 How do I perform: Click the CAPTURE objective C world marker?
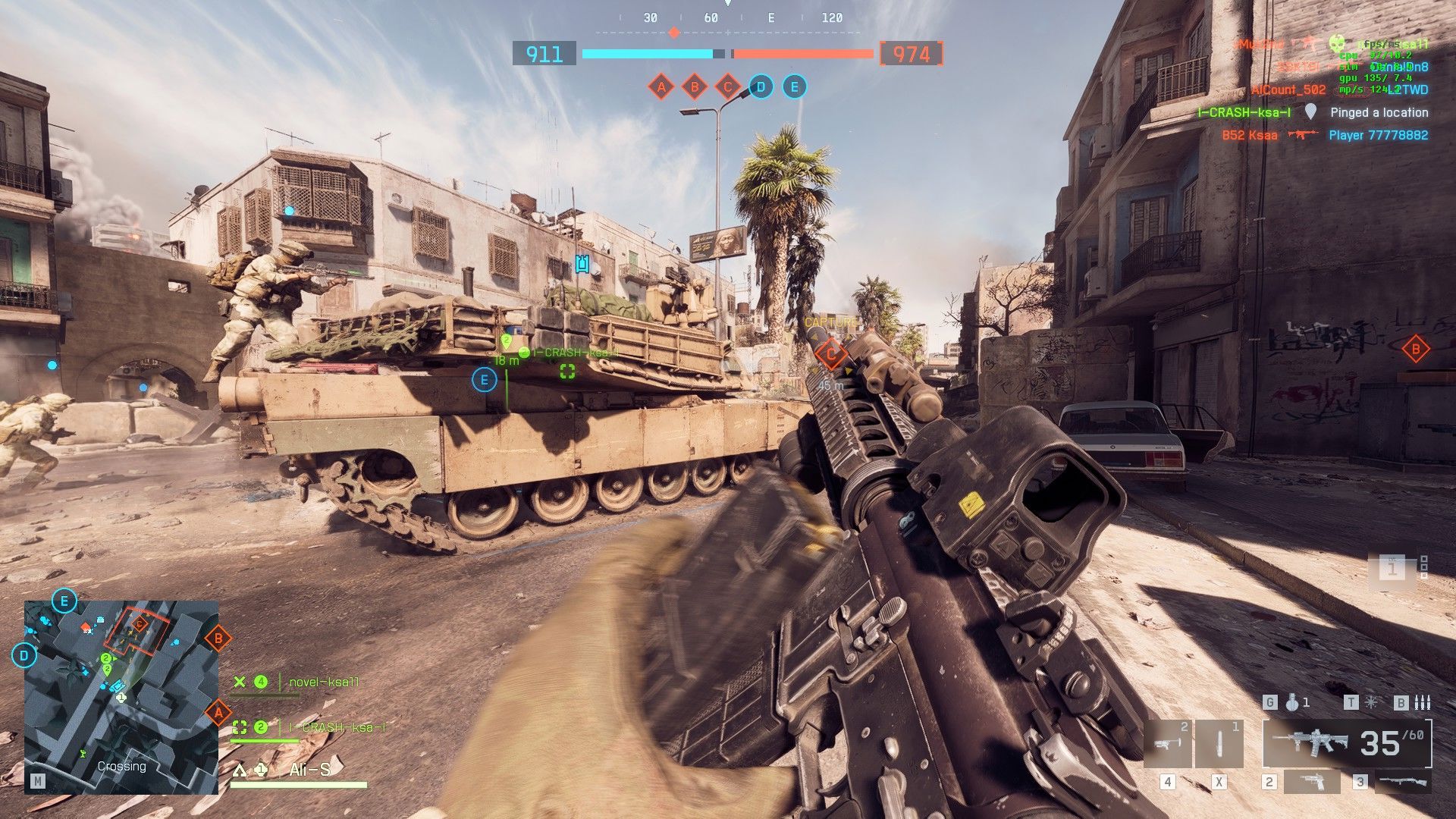click(831, 353)
